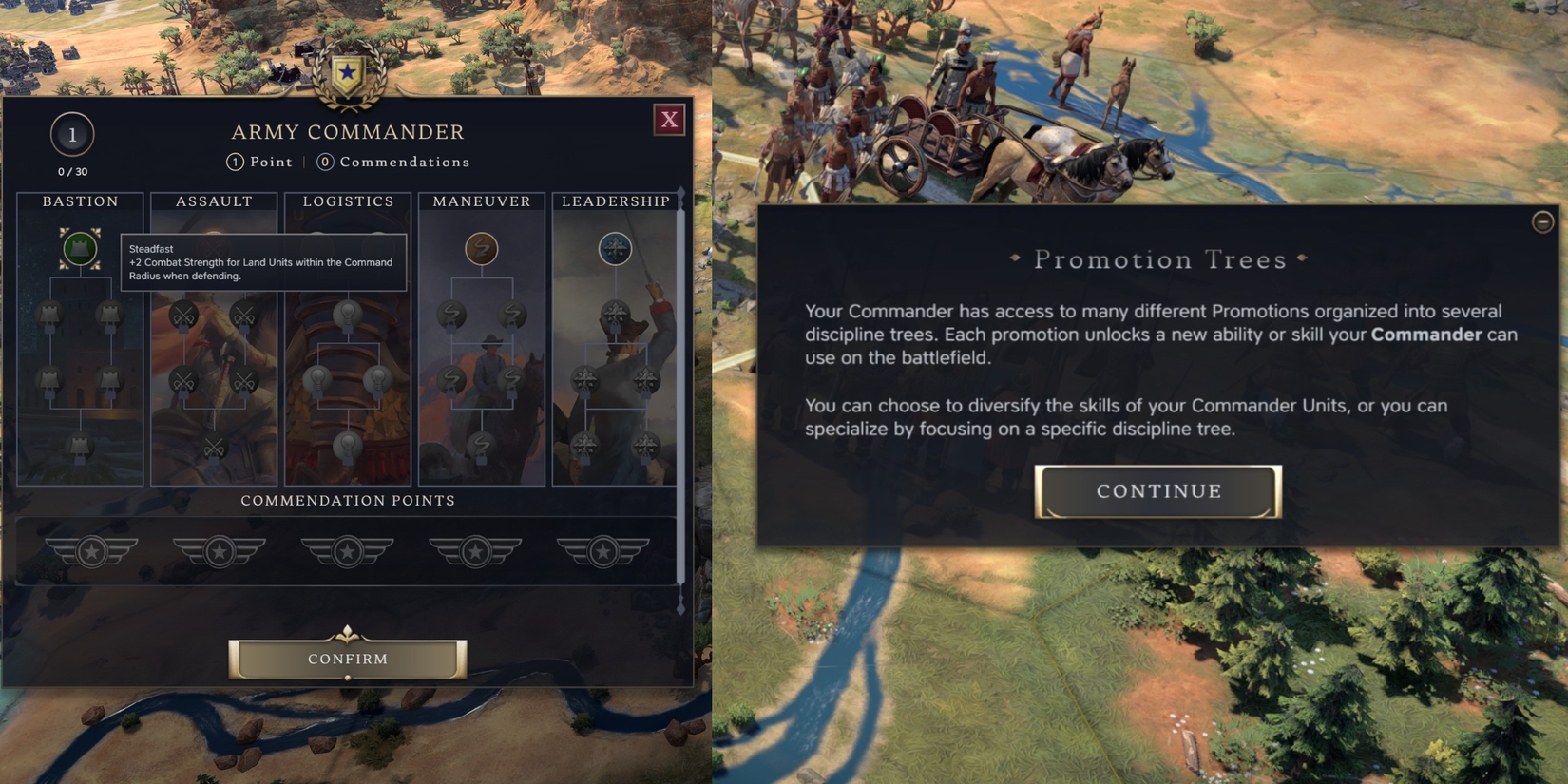Click the level 1 rank badge circle

[71, 135]
